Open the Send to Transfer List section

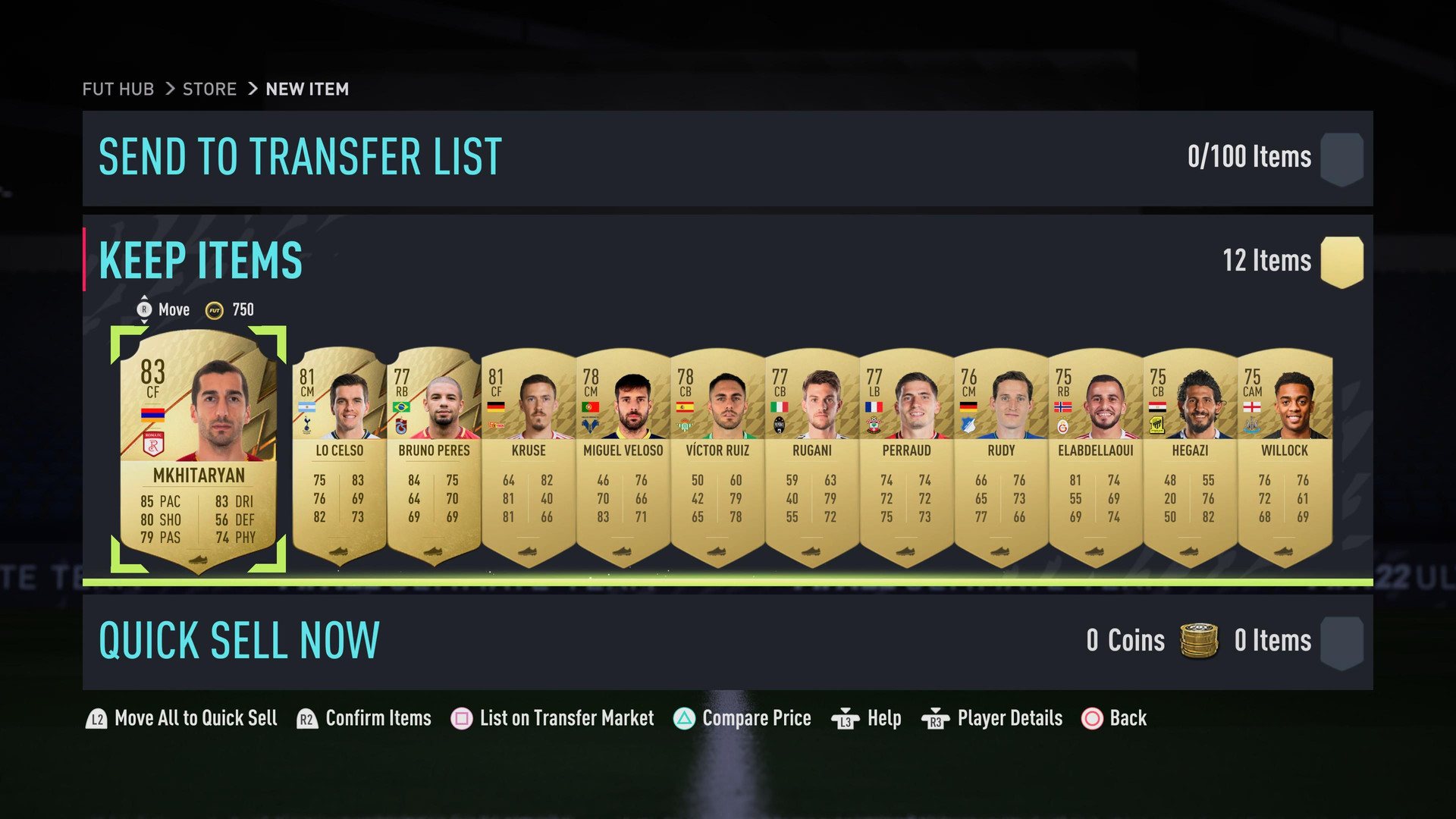coord(300,158)
